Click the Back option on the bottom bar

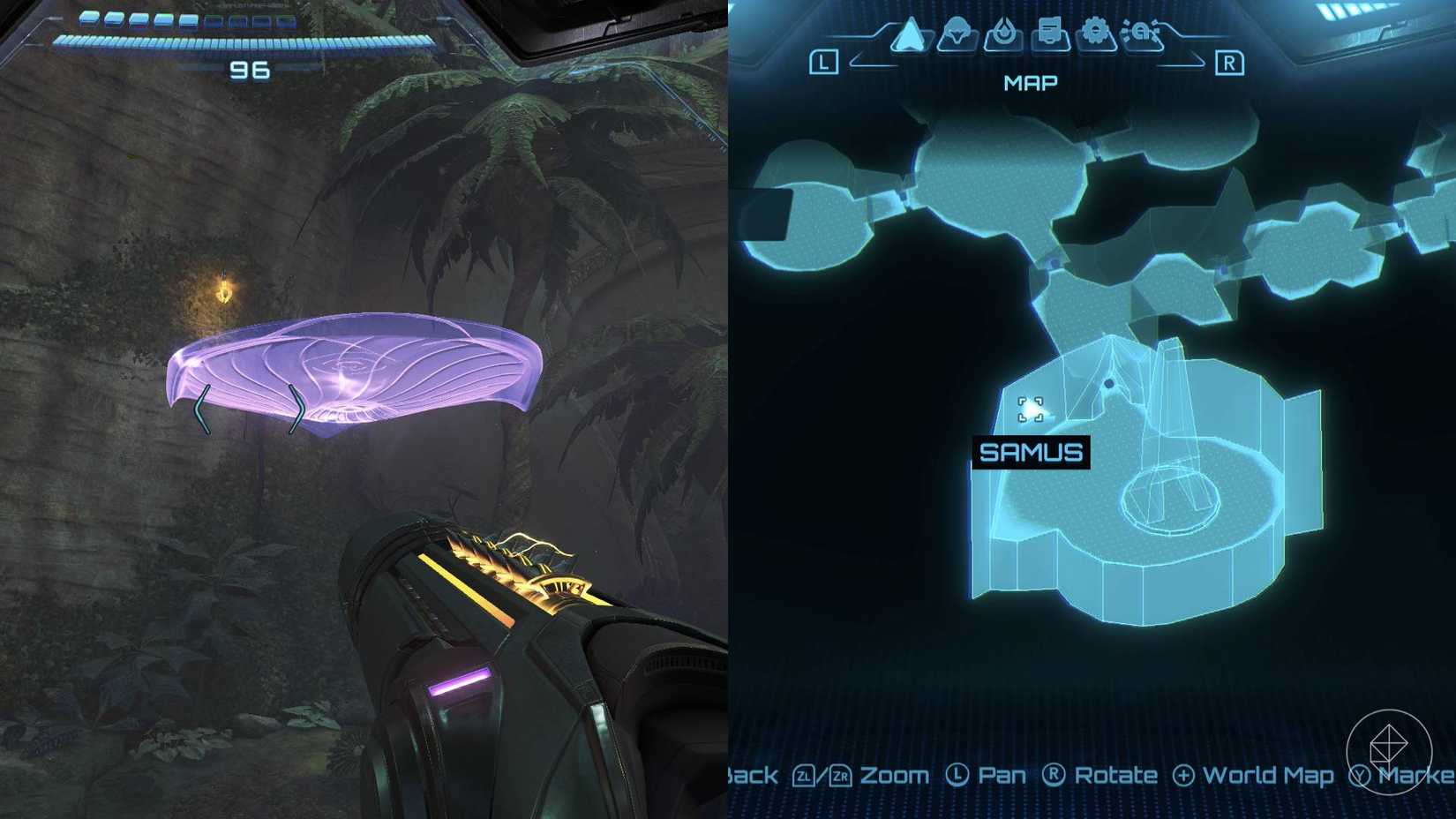point(750,776)
